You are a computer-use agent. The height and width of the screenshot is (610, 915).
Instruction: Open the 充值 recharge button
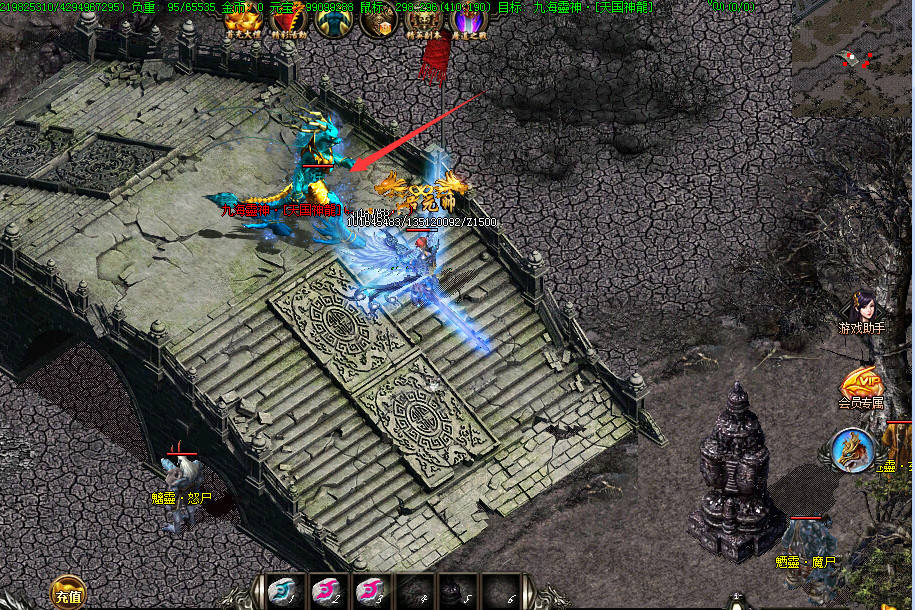click(x=68, y=593)
